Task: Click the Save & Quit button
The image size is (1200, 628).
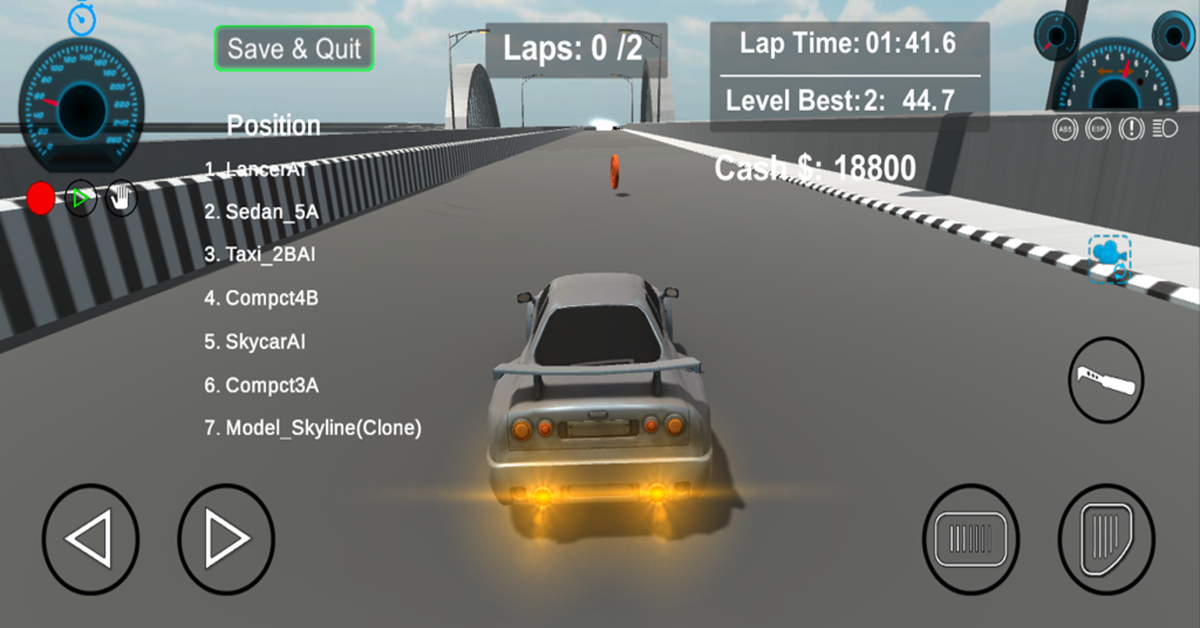Action: coord(294,48)
